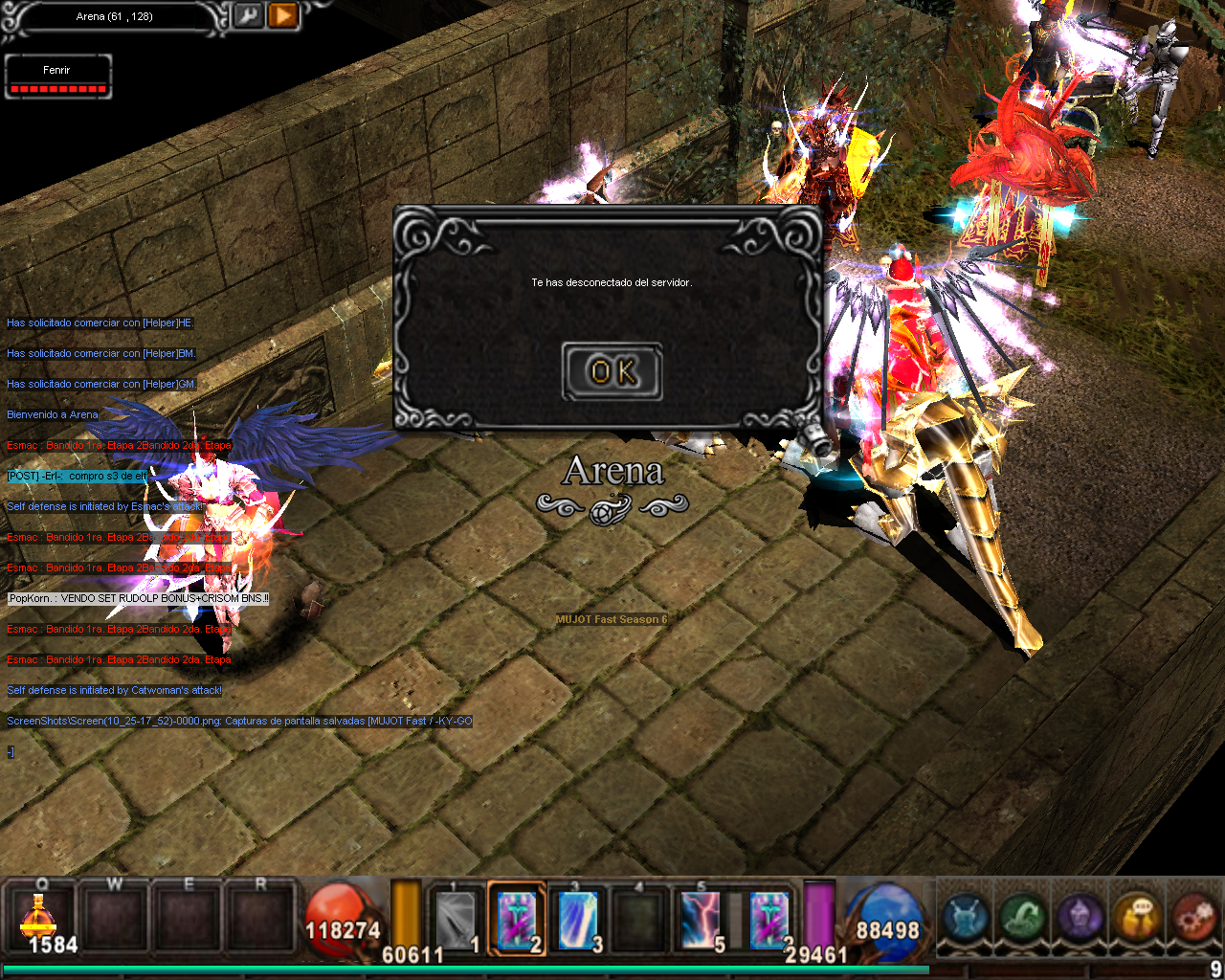Click the [POST] -Erl- chat message
1225x980 pixels.
click(x=78, y=477)
